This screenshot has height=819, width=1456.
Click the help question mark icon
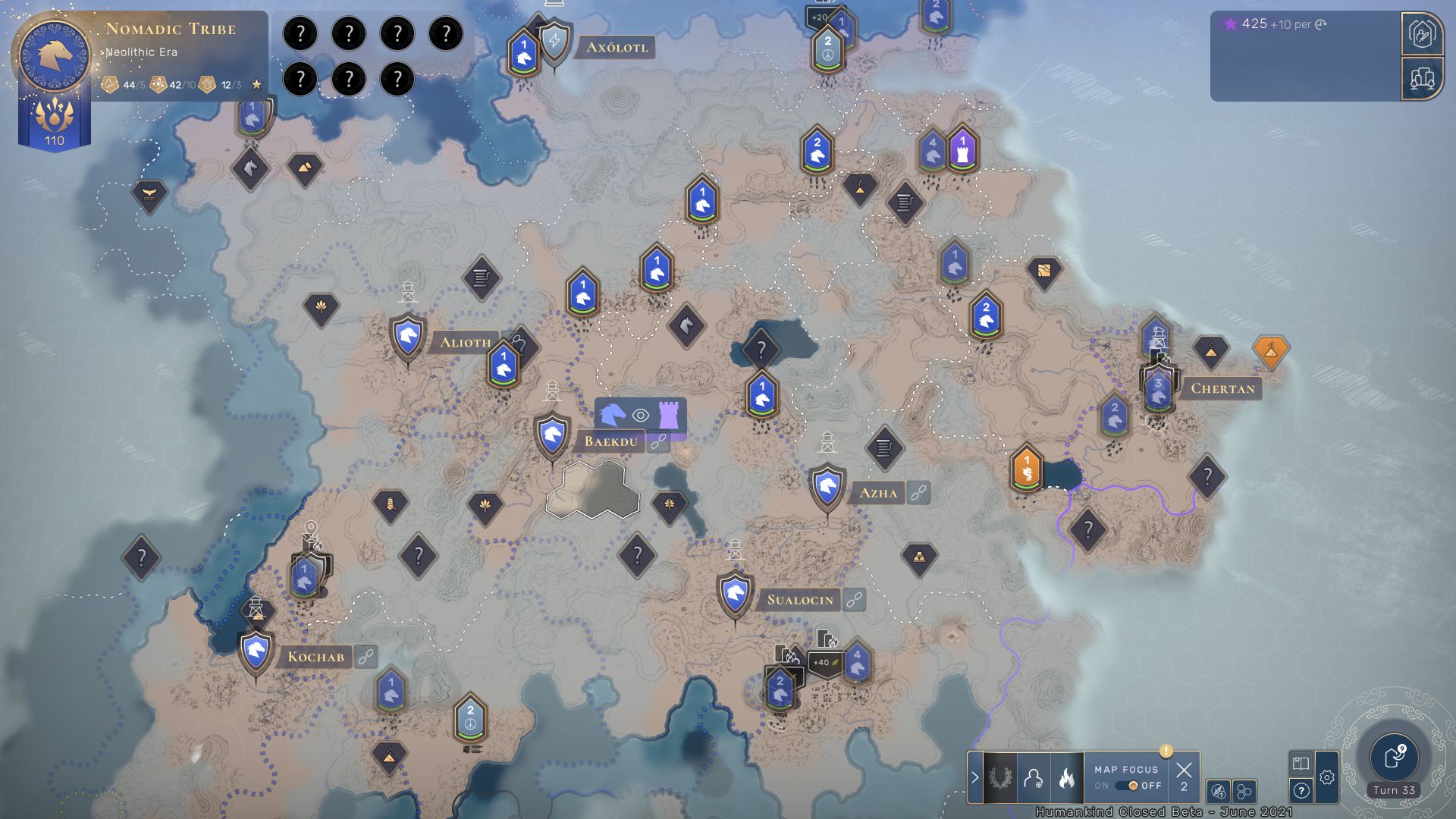(1302, 791)
